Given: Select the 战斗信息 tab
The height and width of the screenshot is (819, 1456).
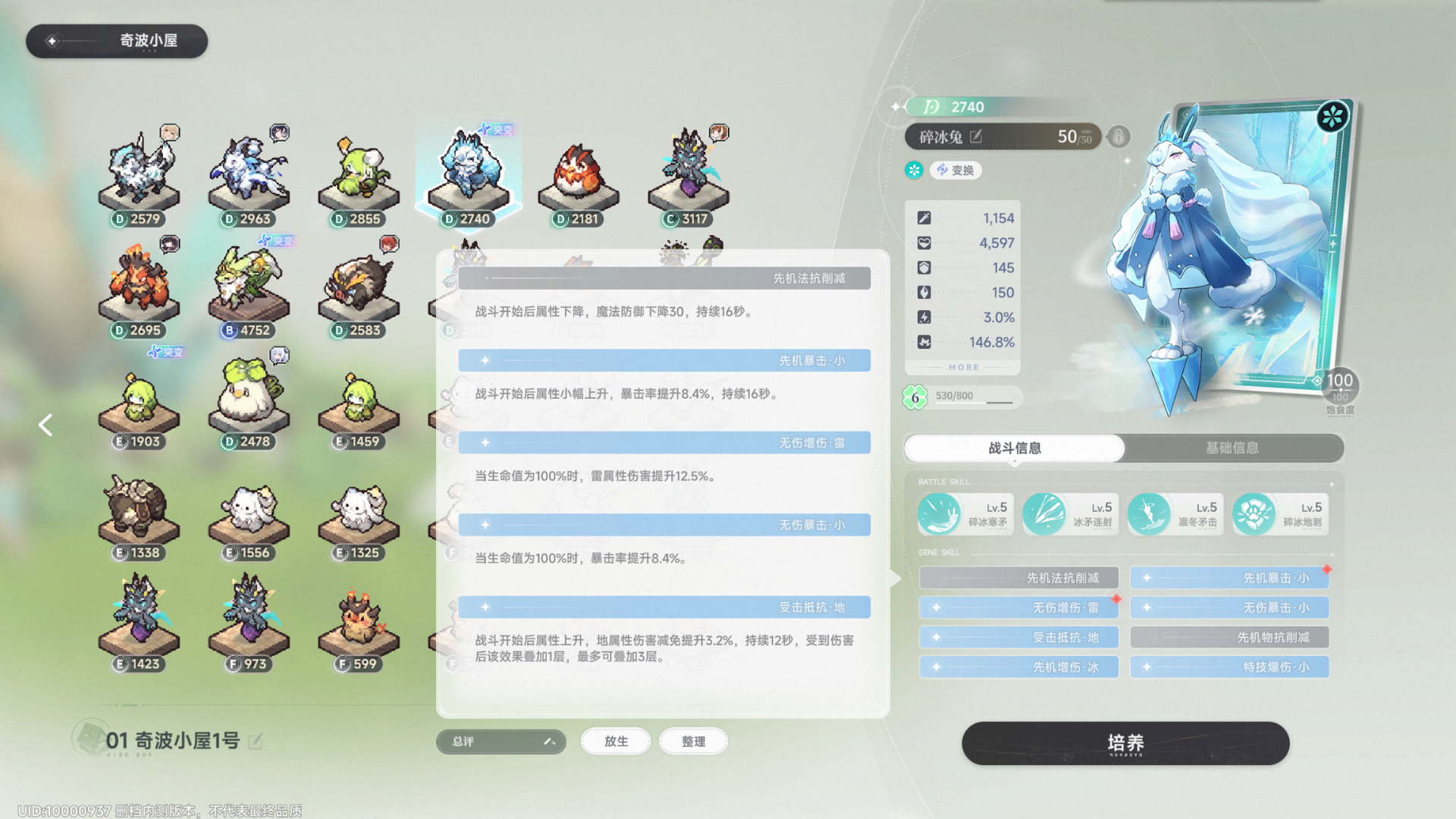Looking at the screenshot, I should coord(1014,448).
